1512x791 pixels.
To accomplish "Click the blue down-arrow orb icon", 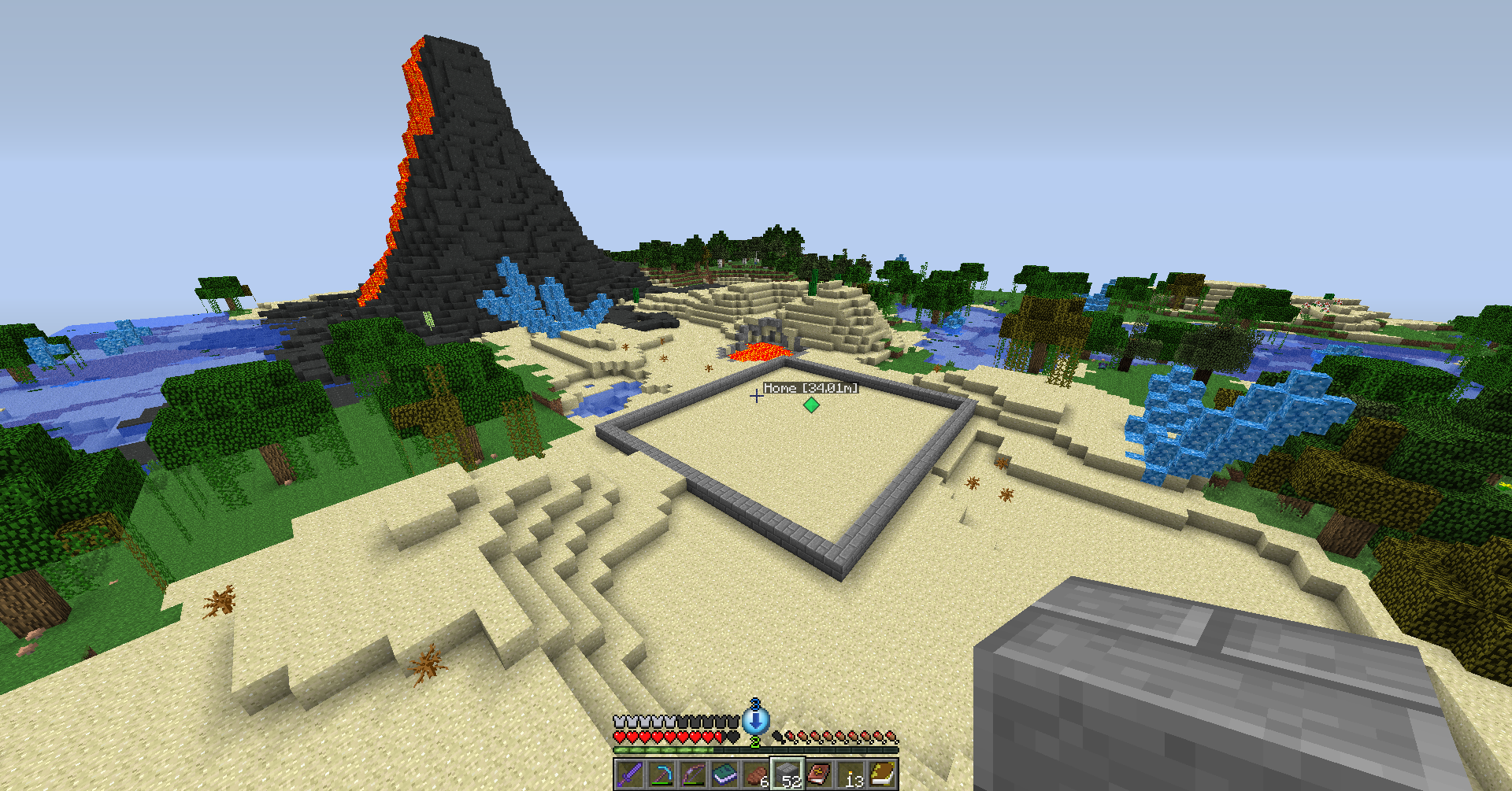I will pyautogui.click(x=756, y=719).
